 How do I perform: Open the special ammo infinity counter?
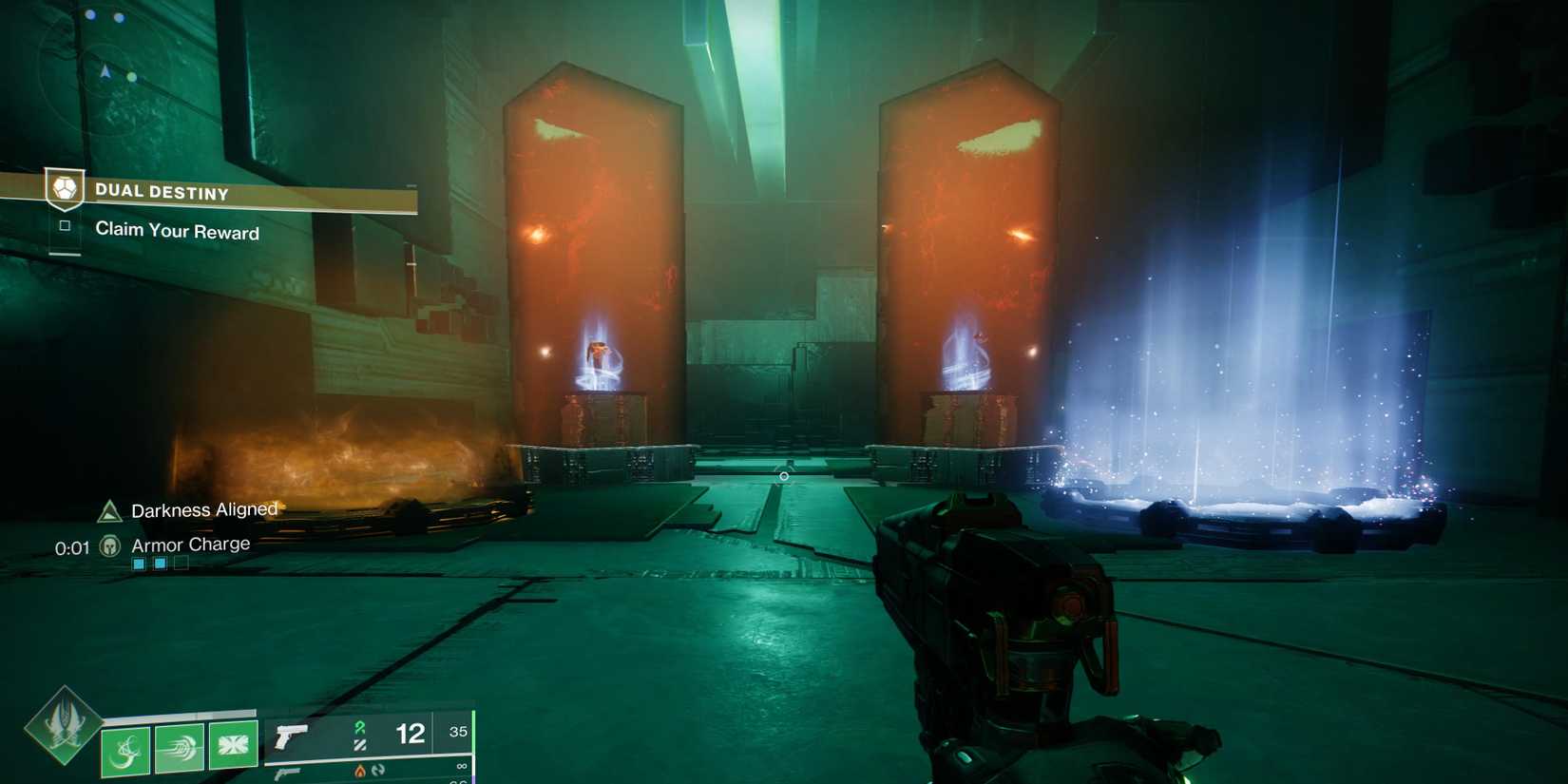(x=461, y=764)
